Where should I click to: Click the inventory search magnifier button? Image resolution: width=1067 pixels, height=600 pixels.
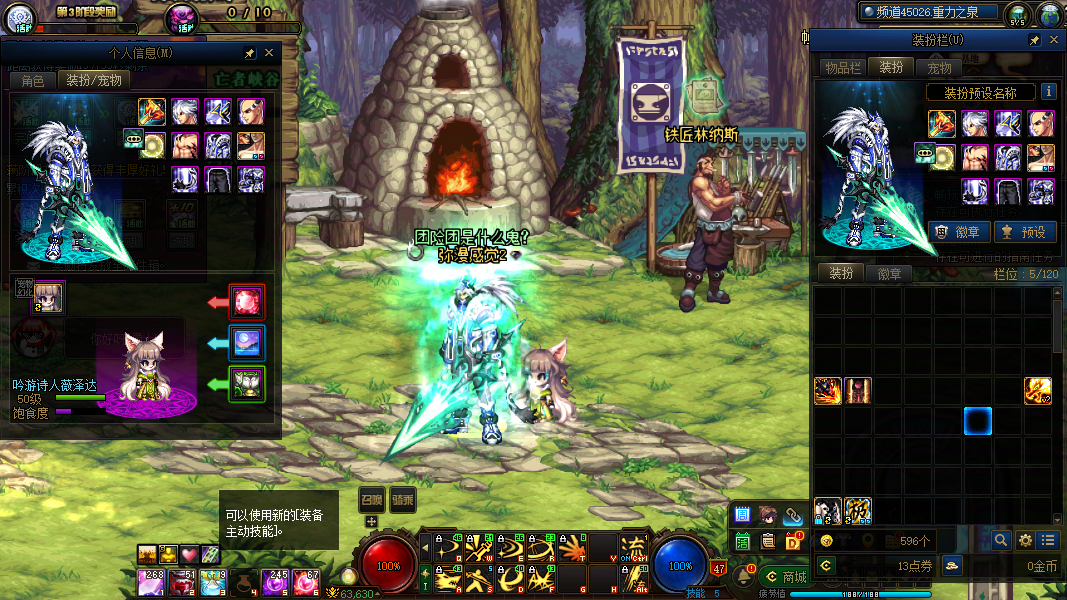tap(1001, 540)
